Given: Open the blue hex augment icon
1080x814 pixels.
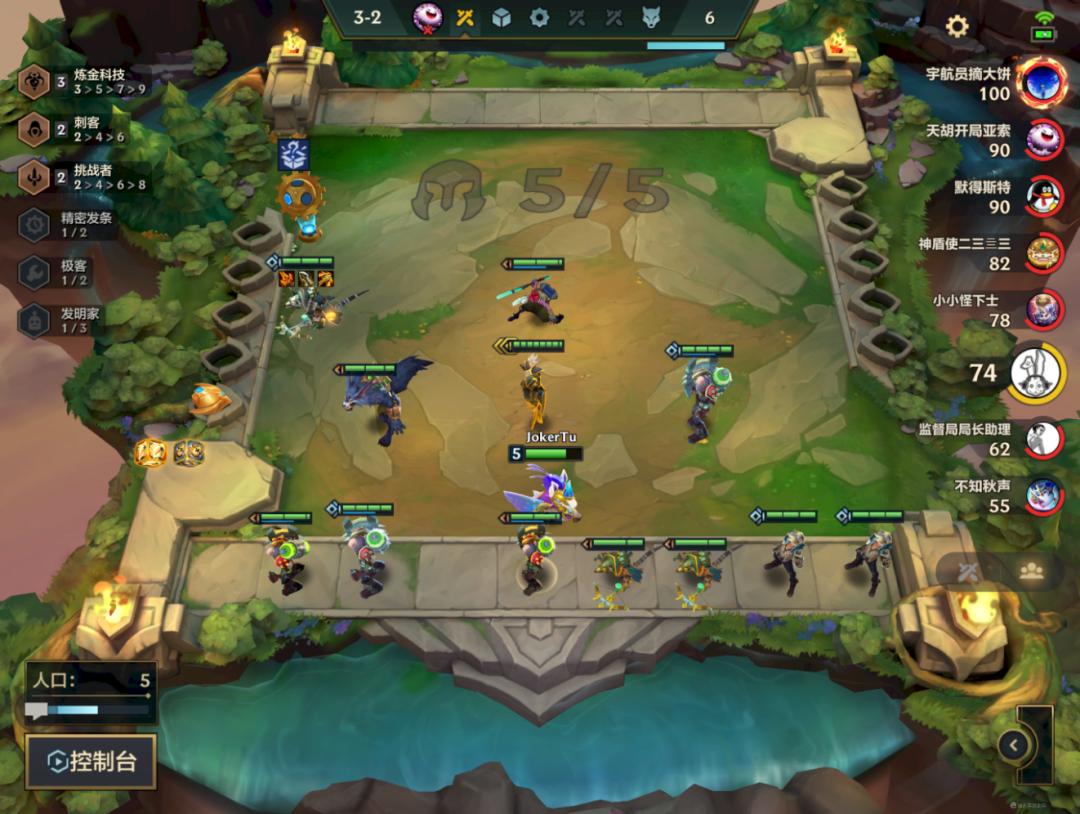Looking at the screenshot, I should coord(294,155).
